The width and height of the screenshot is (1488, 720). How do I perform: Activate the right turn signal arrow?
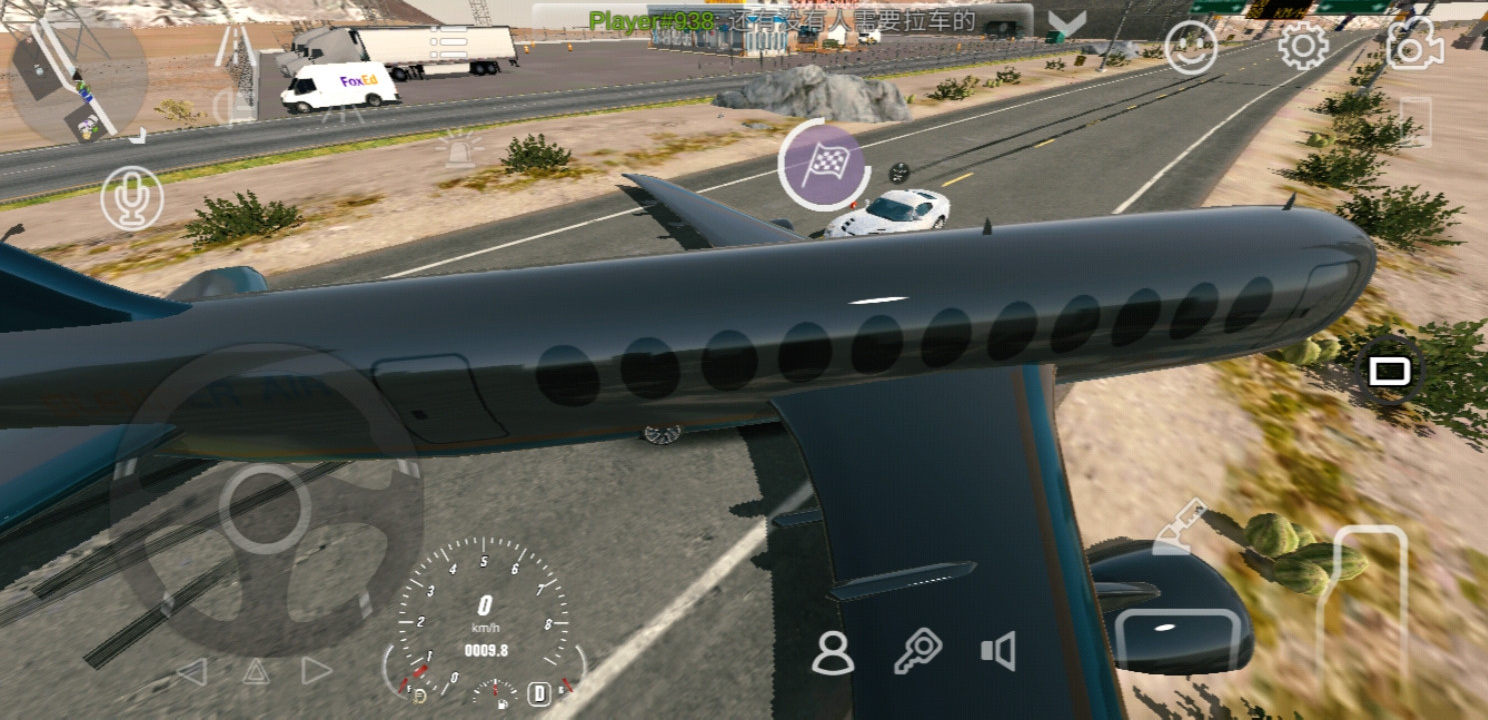point(317,671)
